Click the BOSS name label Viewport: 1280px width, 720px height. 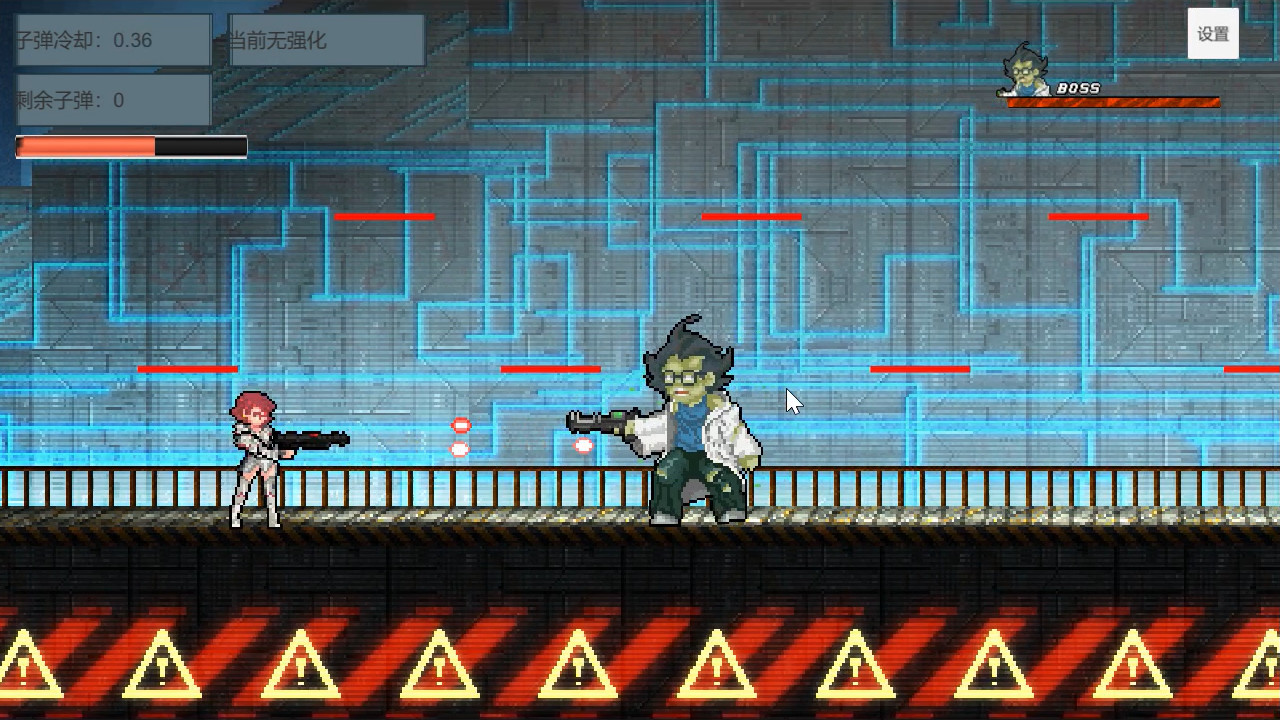[x=1080, y=87]
